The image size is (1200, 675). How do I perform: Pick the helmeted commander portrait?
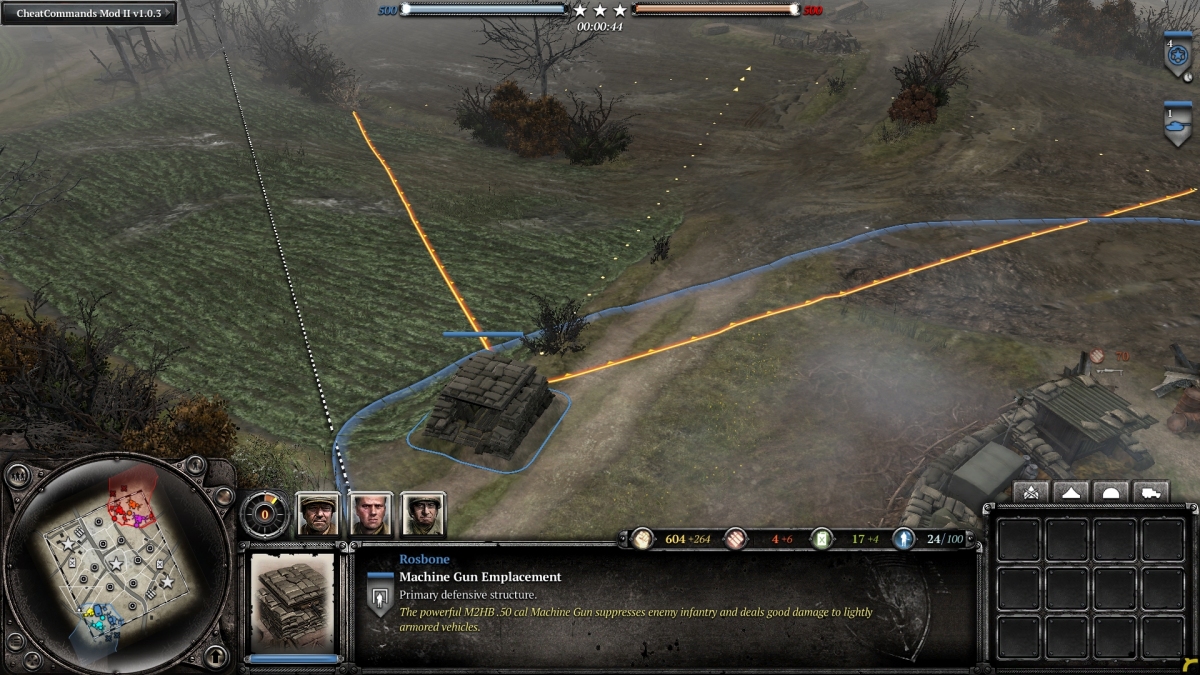(x=423, y=514)
